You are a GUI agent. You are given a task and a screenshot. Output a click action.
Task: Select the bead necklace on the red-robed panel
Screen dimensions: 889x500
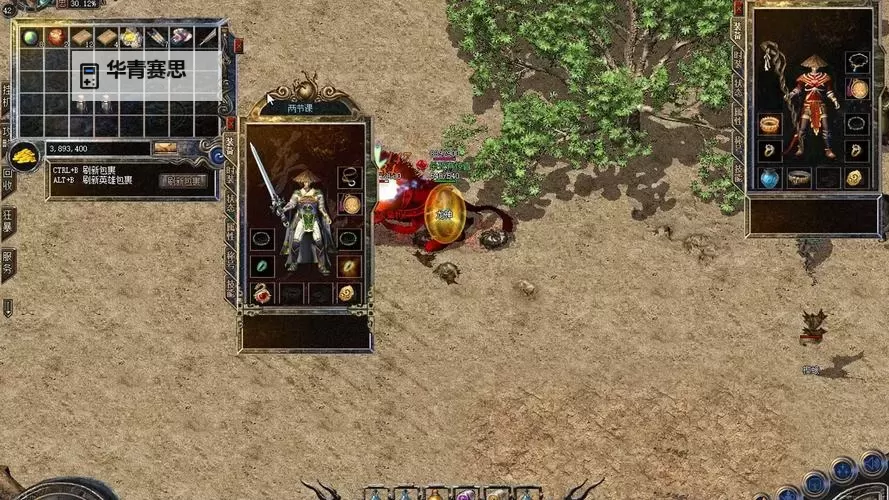pyautogui.click(x=856, y=62)
